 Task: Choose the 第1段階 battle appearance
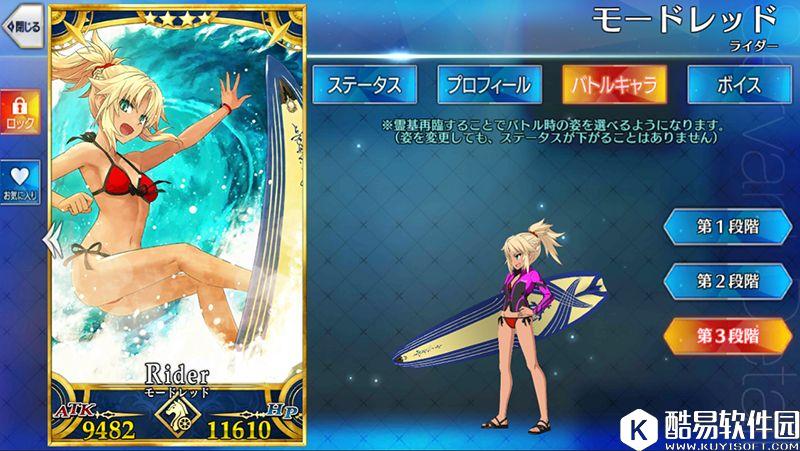(729, 226)
